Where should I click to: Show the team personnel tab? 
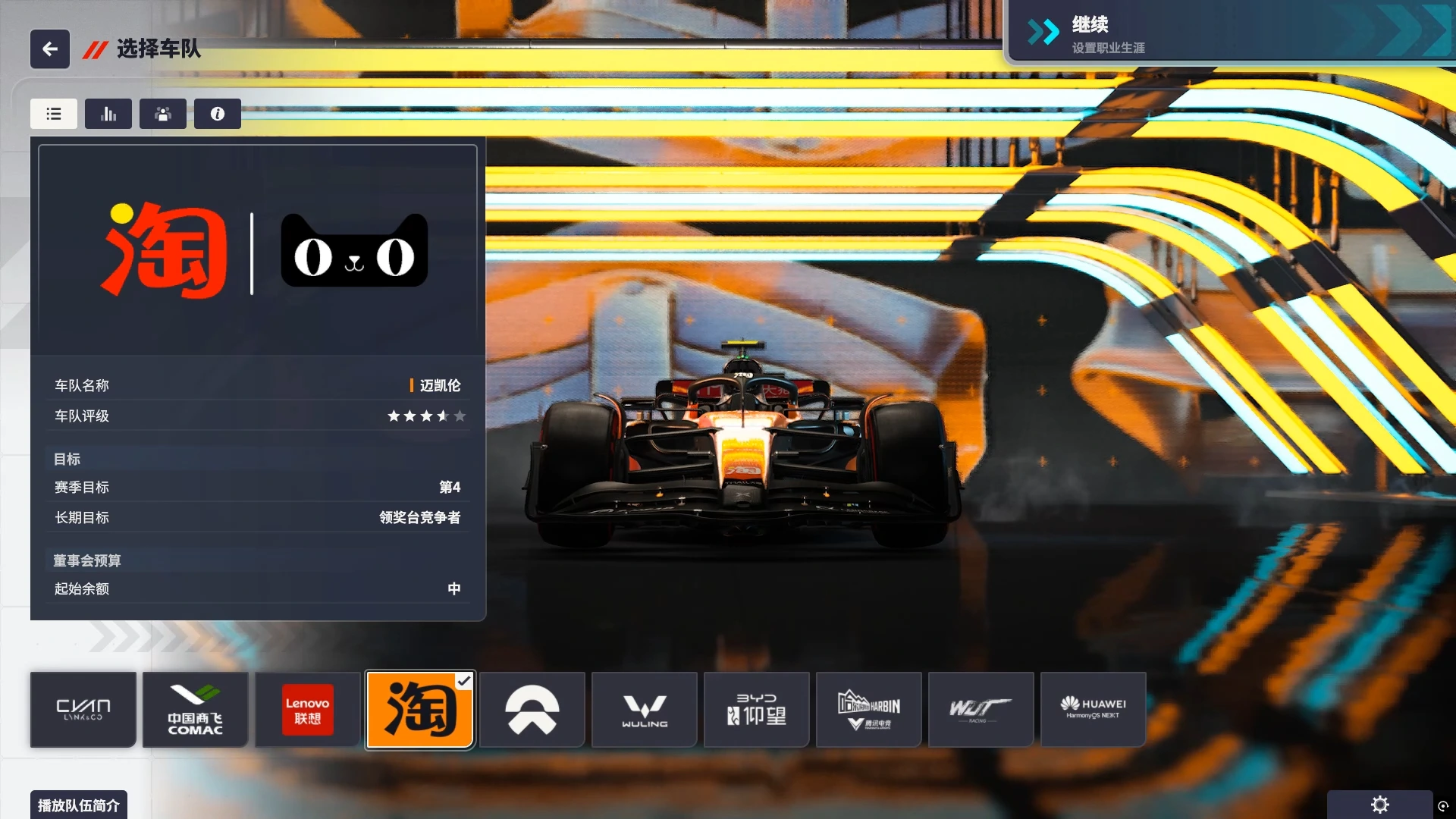point(163,114)
